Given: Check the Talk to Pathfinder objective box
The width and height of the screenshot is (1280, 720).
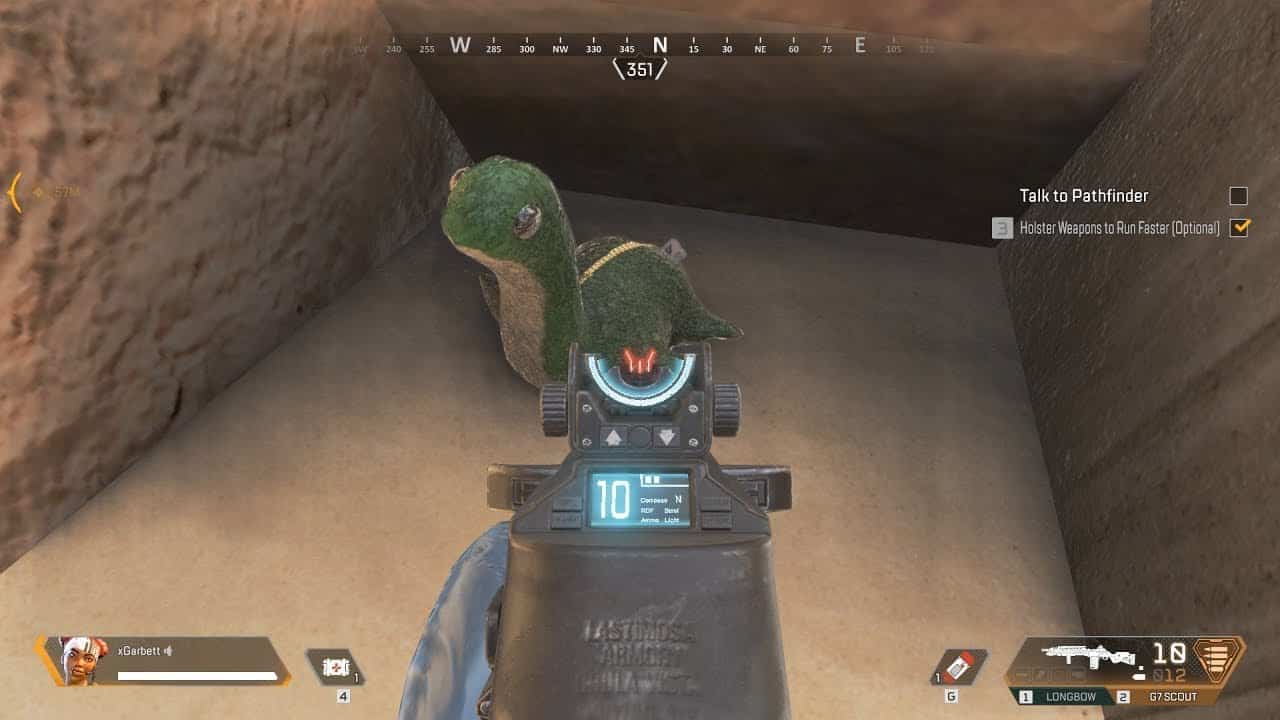Looking at the screenshot, I should [1237, 197].
